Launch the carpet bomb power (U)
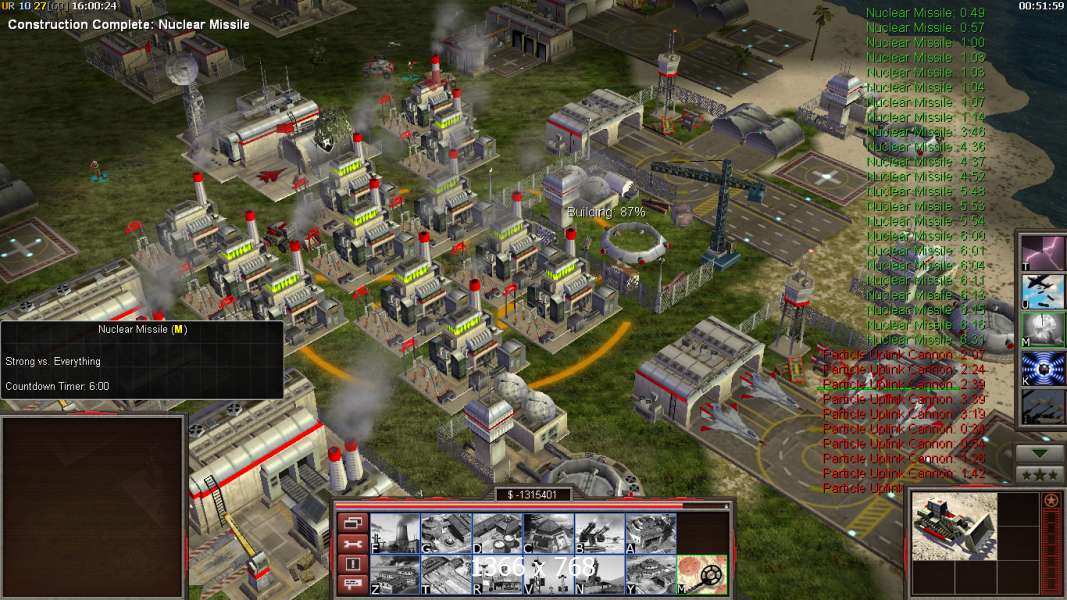Image resolution: width=1067 pixels, height=600 pixels. point(1042,290)
